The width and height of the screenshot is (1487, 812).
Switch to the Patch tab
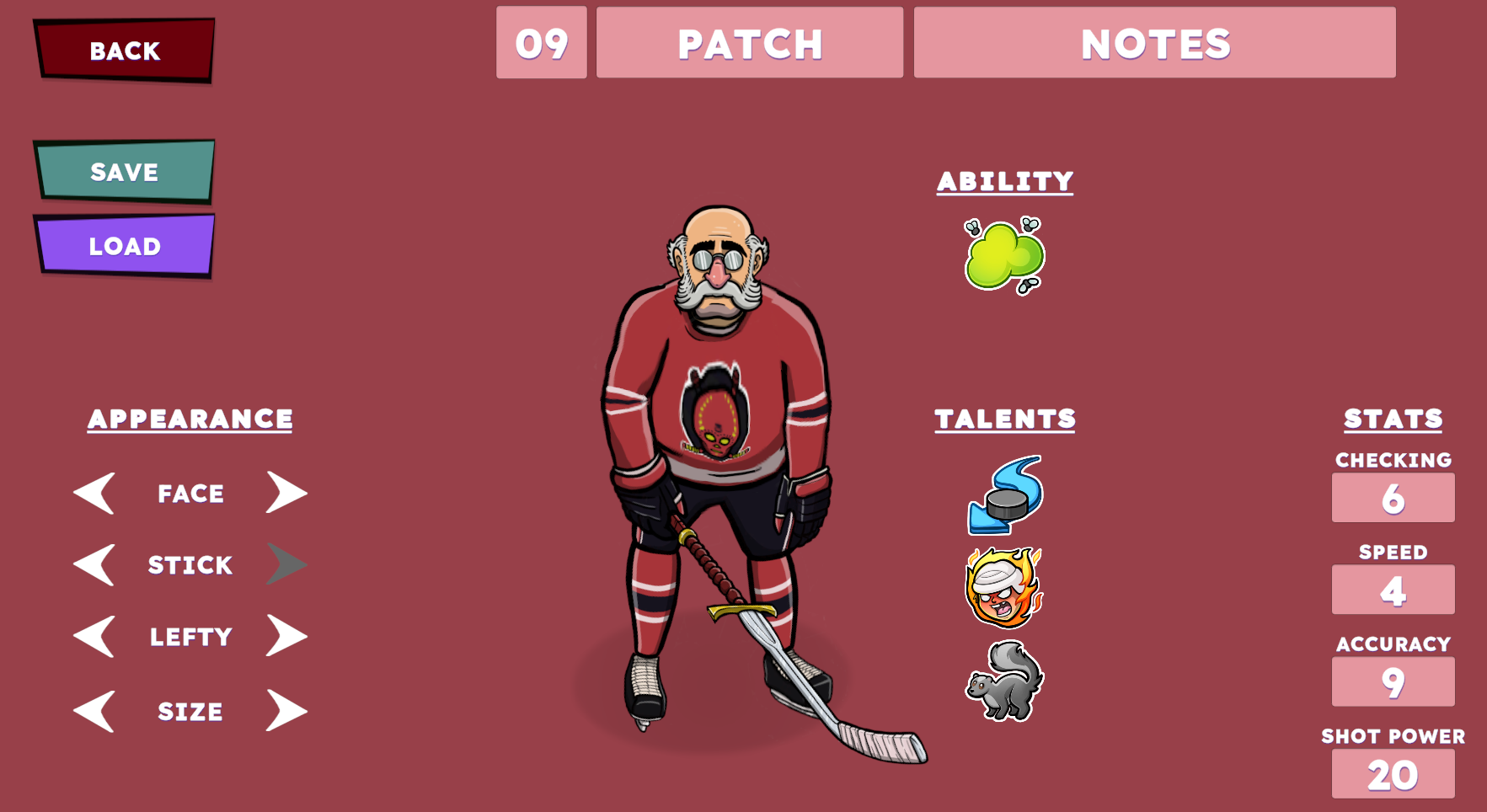coord(748,43)
